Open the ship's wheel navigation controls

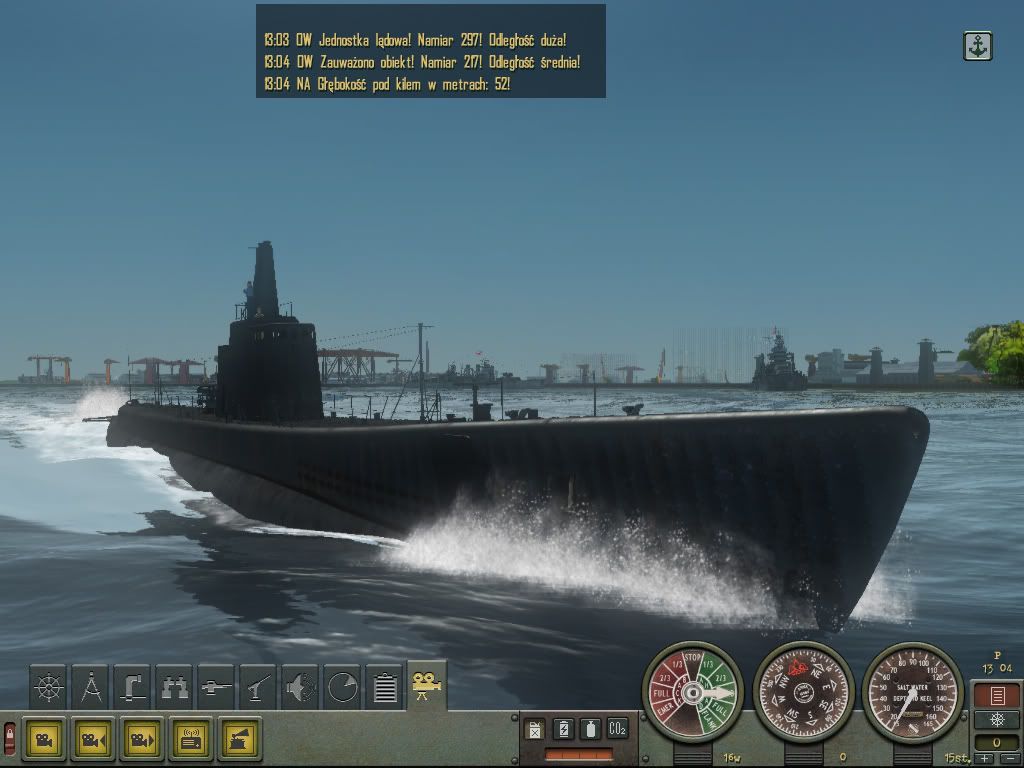[x=49, y=686]
